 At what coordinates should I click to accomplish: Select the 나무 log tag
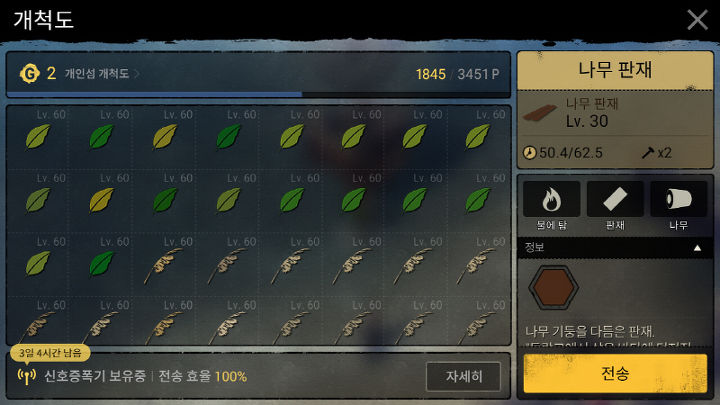679,203
